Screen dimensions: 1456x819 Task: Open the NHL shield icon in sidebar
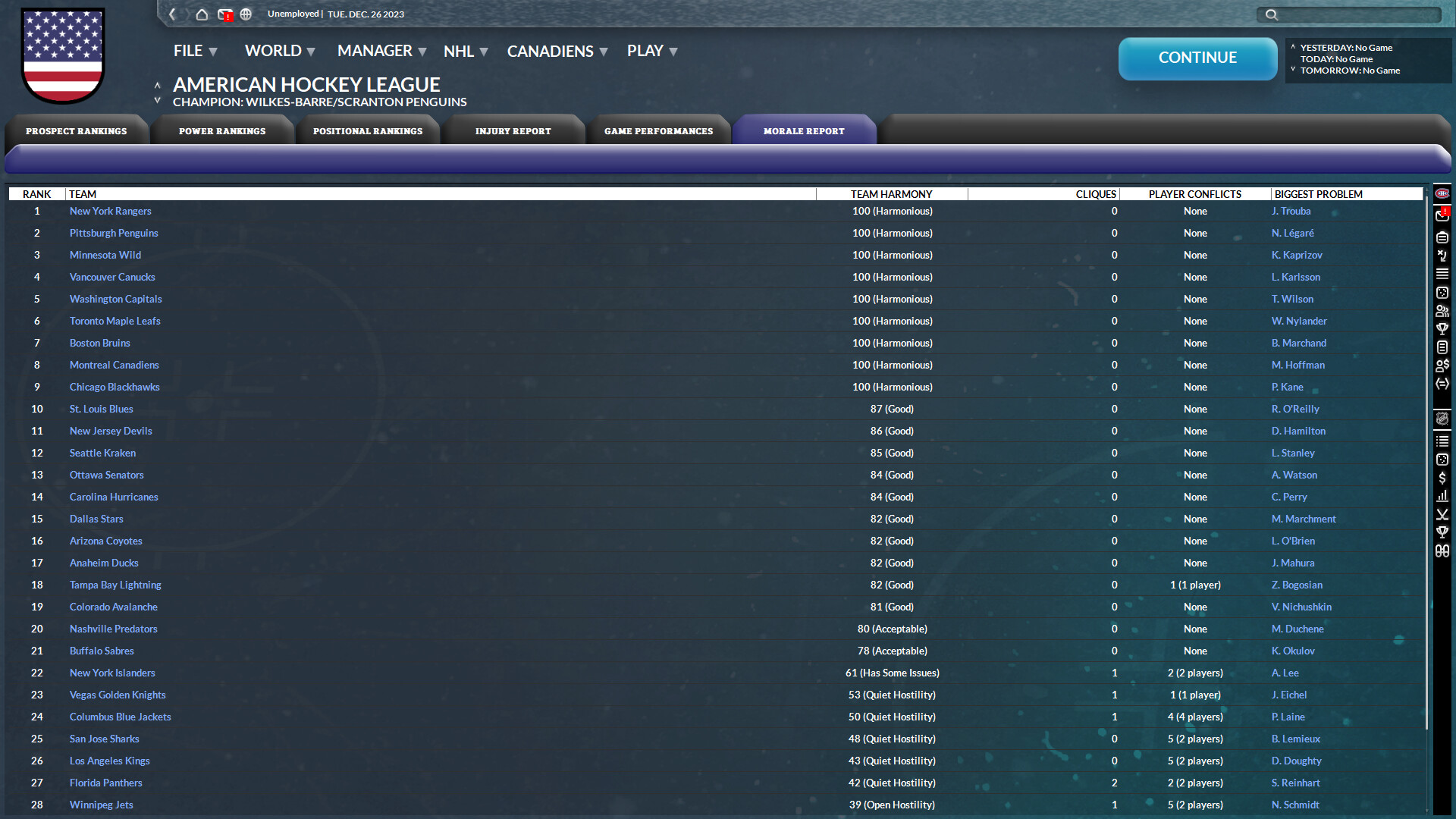[1442, 419]
